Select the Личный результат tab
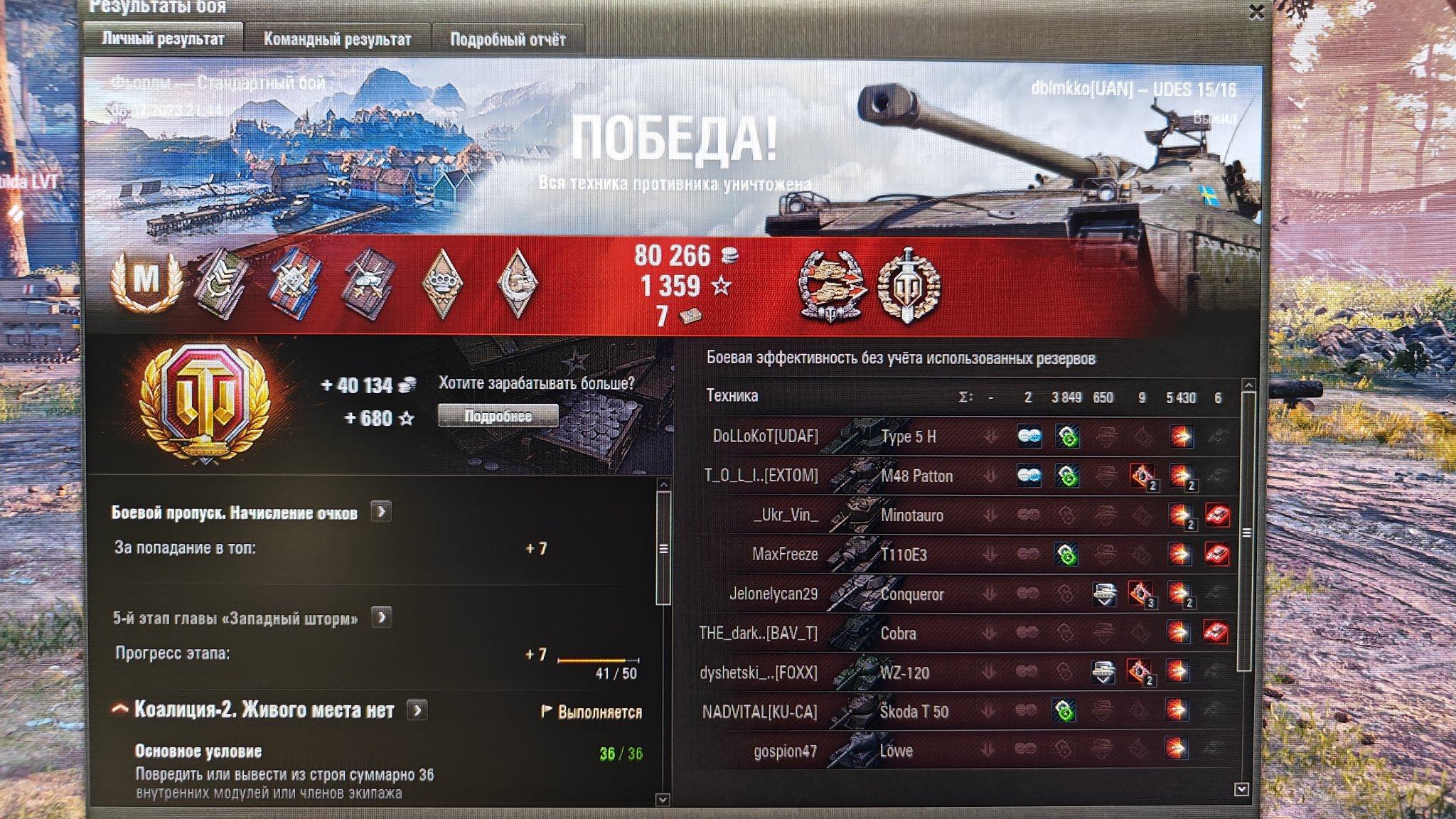Viewport: 1456px width, 819px height. tap(163, 38)
